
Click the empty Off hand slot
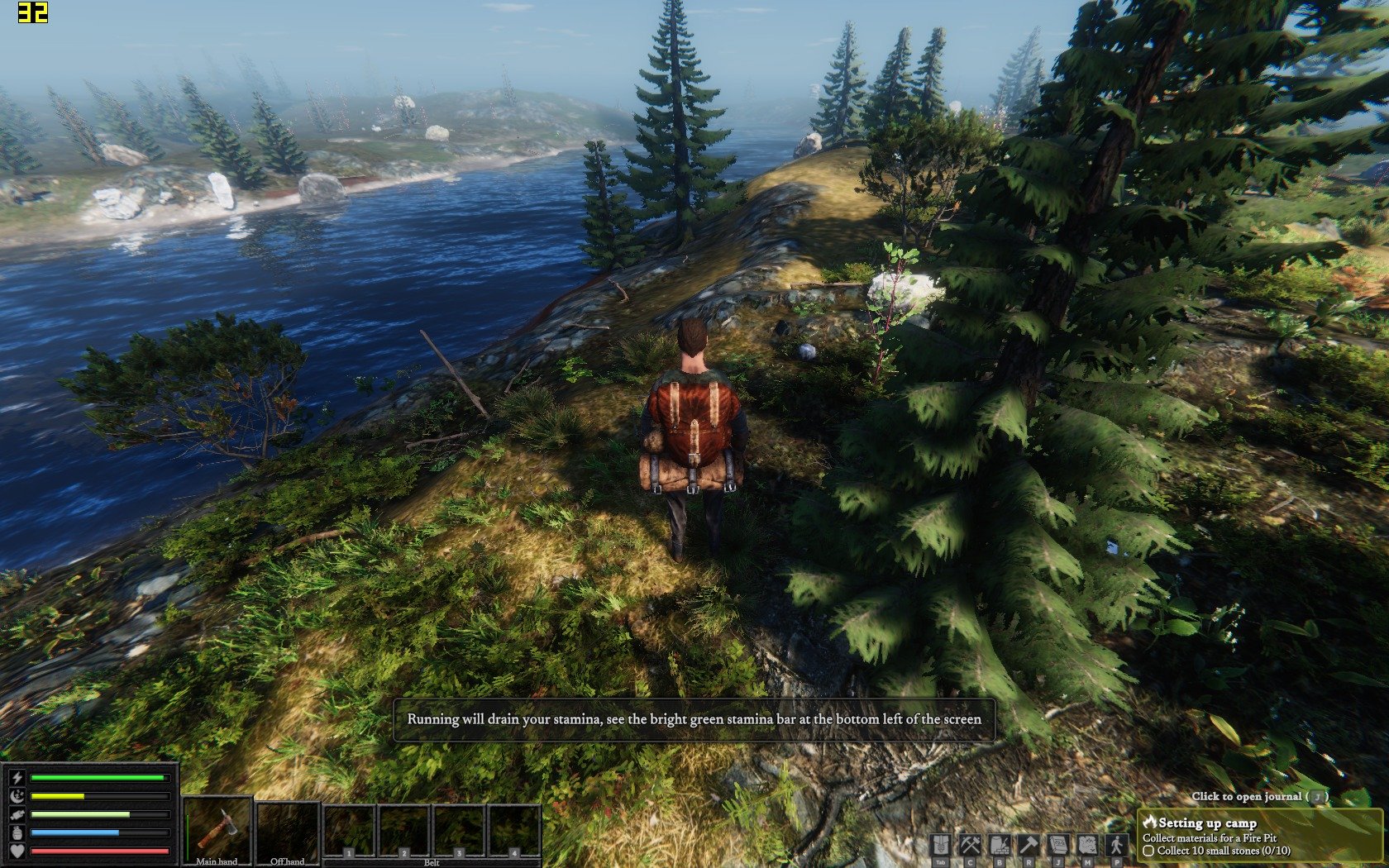coord(288,831)
